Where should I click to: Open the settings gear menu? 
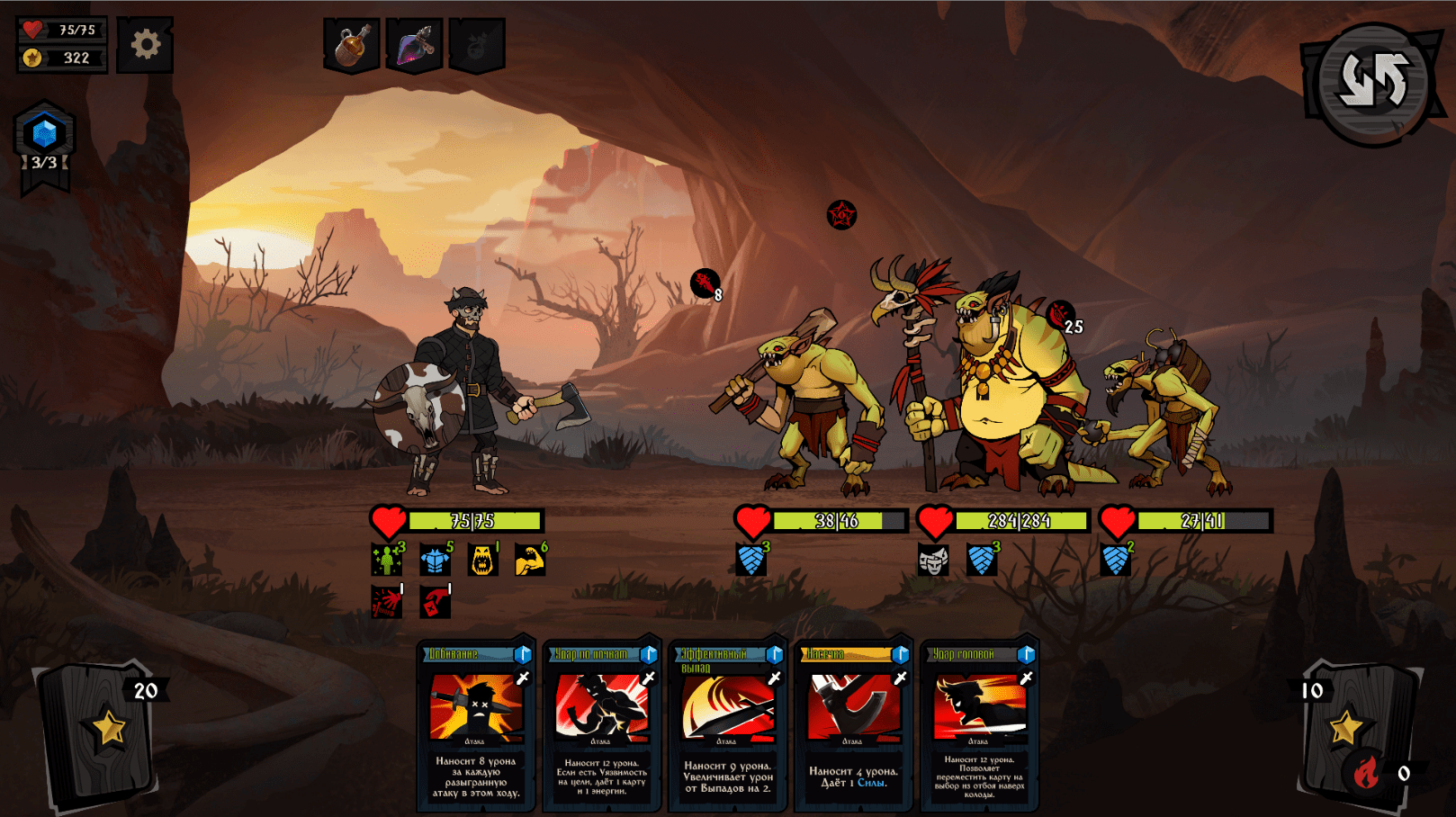click(x=145, y=44)
